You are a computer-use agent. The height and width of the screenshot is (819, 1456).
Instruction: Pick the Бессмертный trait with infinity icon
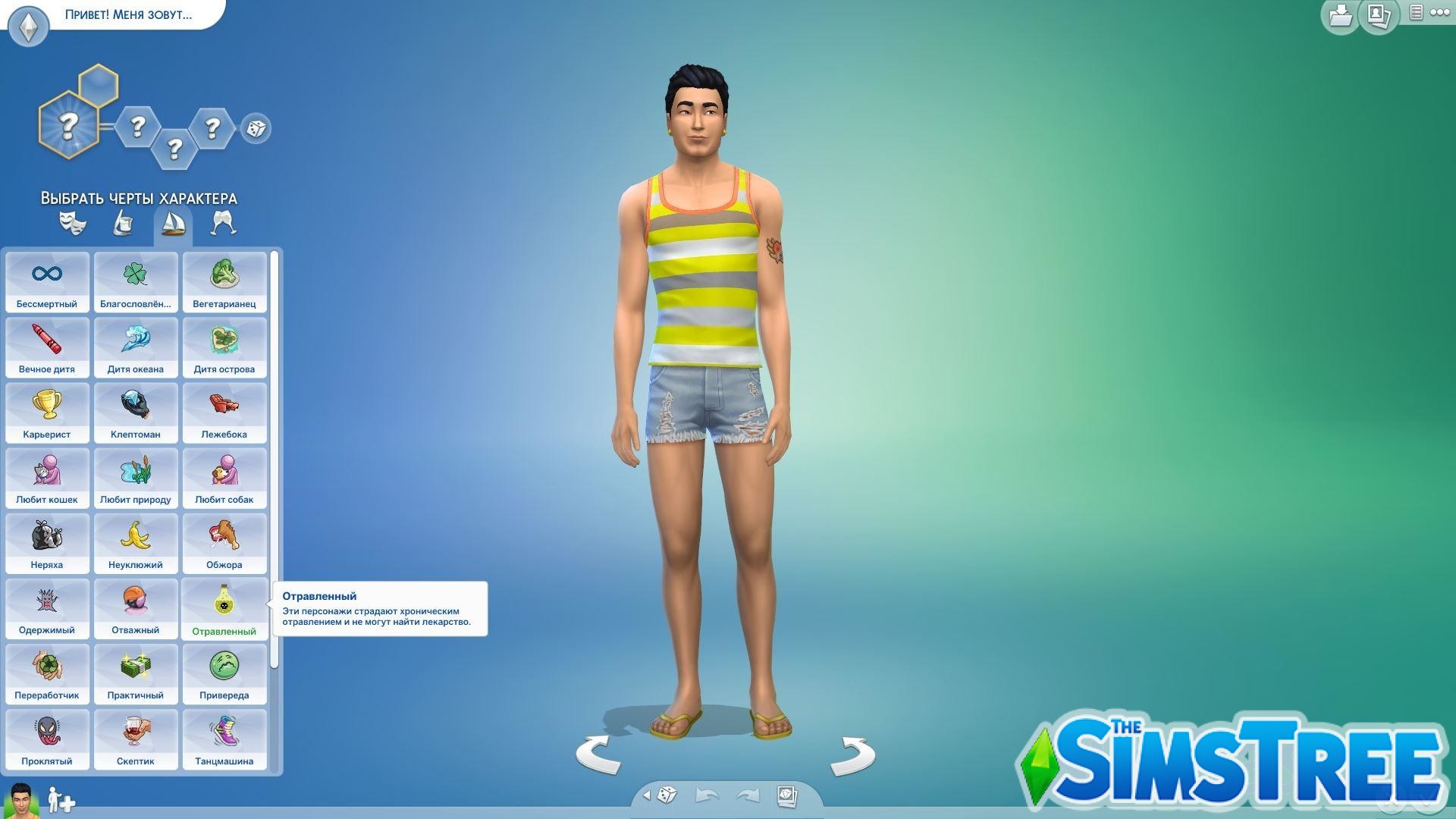click(x=47, y=282)
